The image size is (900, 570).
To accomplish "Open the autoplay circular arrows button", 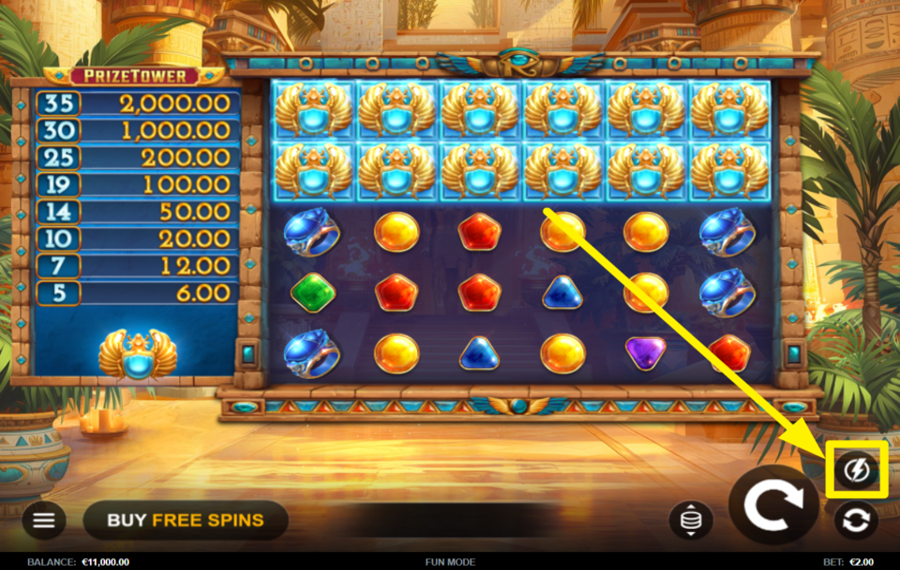I will (x=857, y=520).
